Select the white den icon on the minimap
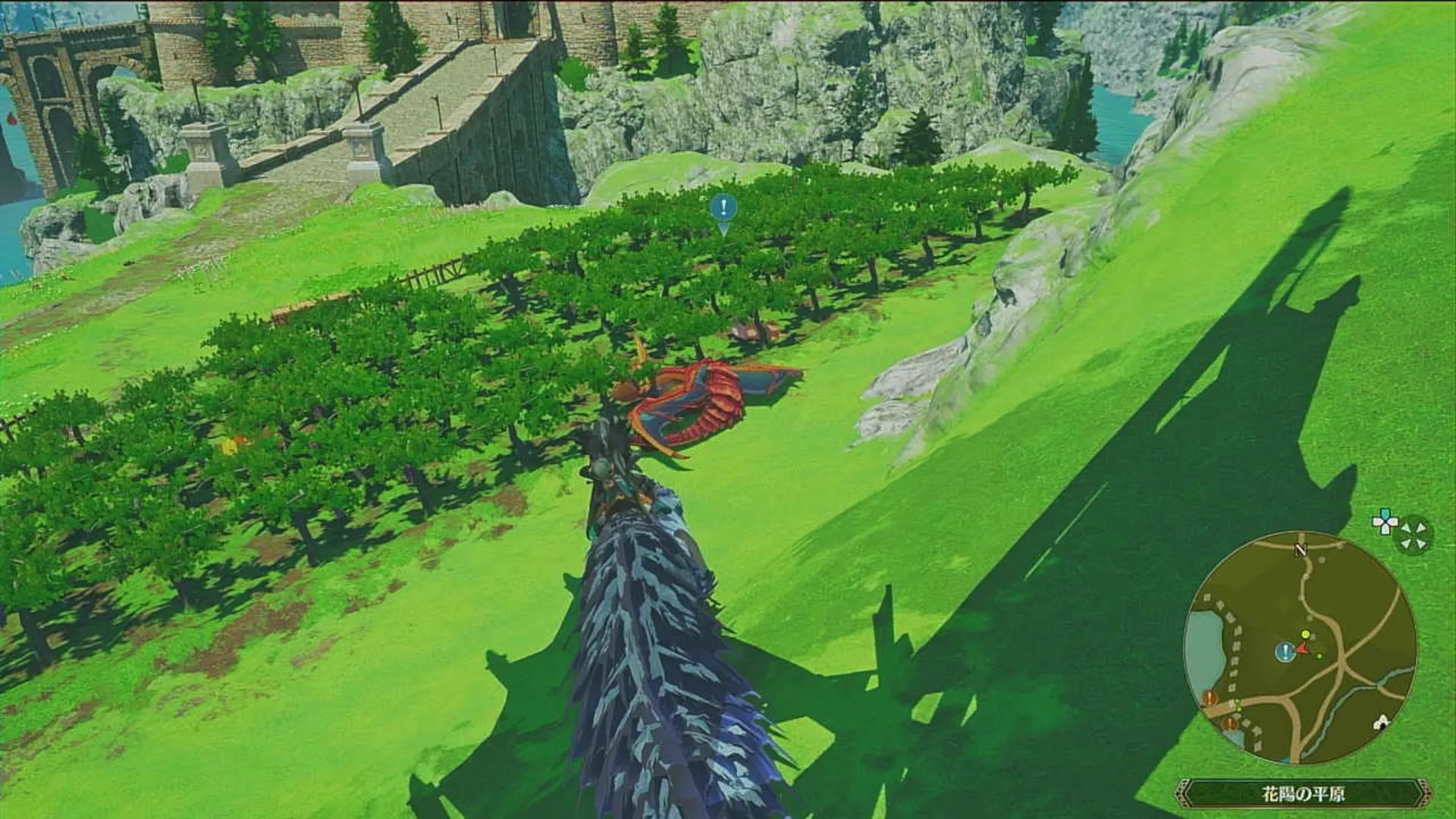Screen dimensions: 1456x819 click(1382, 721)
